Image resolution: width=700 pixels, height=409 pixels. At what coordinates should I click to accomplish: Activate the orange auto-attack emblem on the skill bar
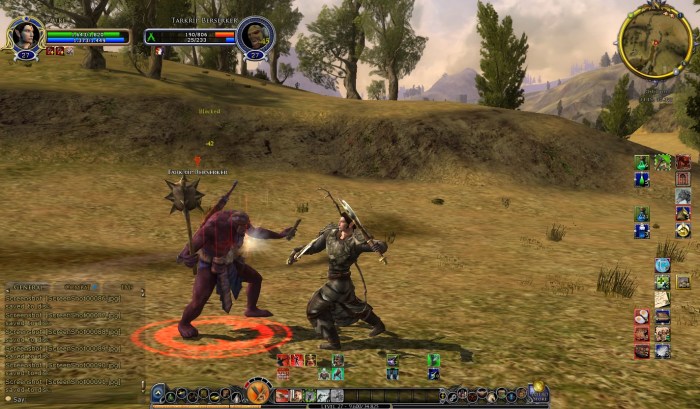(x=258, y=390)
